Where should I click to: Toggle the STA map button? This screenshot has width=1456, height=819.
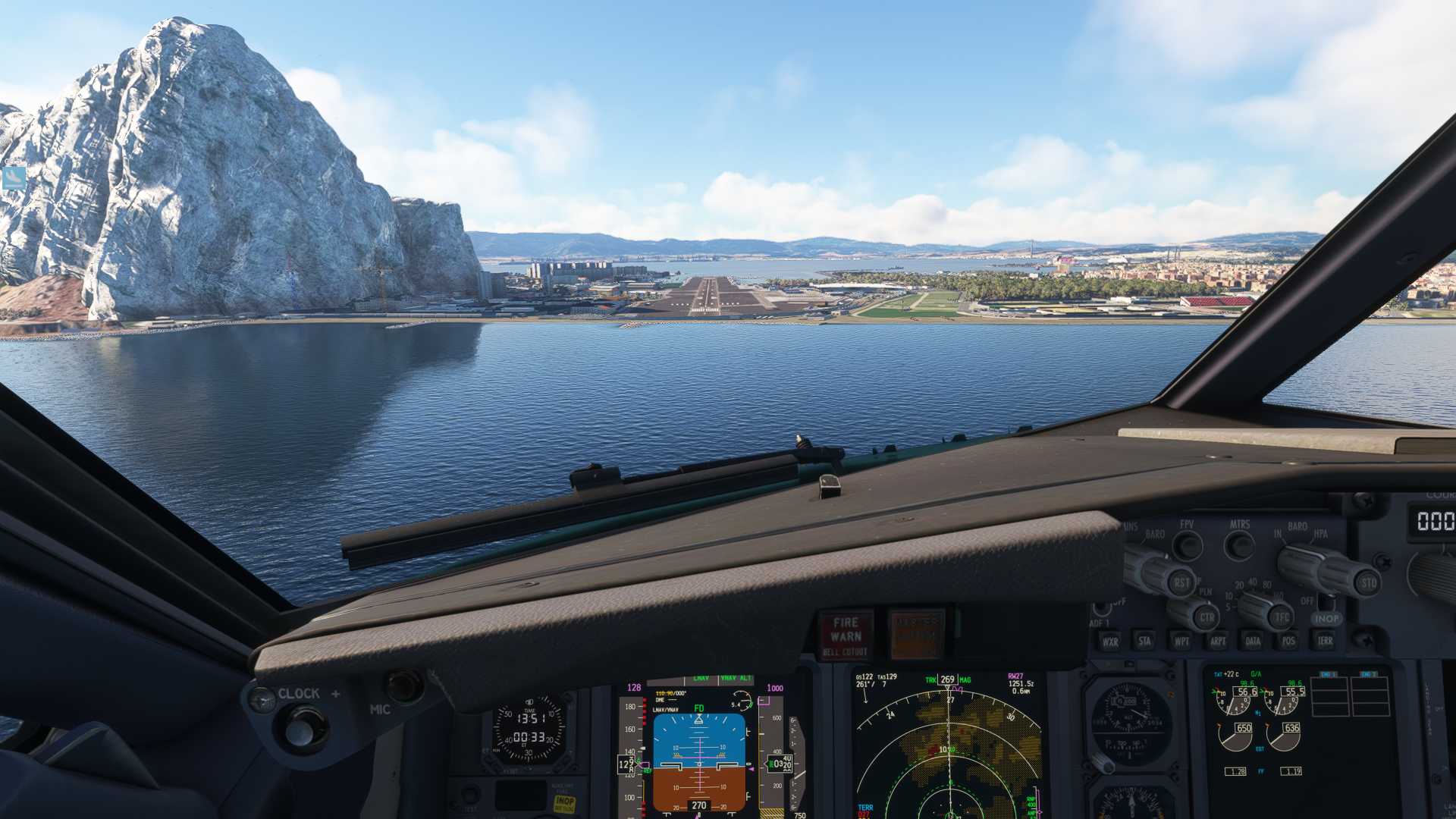1145,642
